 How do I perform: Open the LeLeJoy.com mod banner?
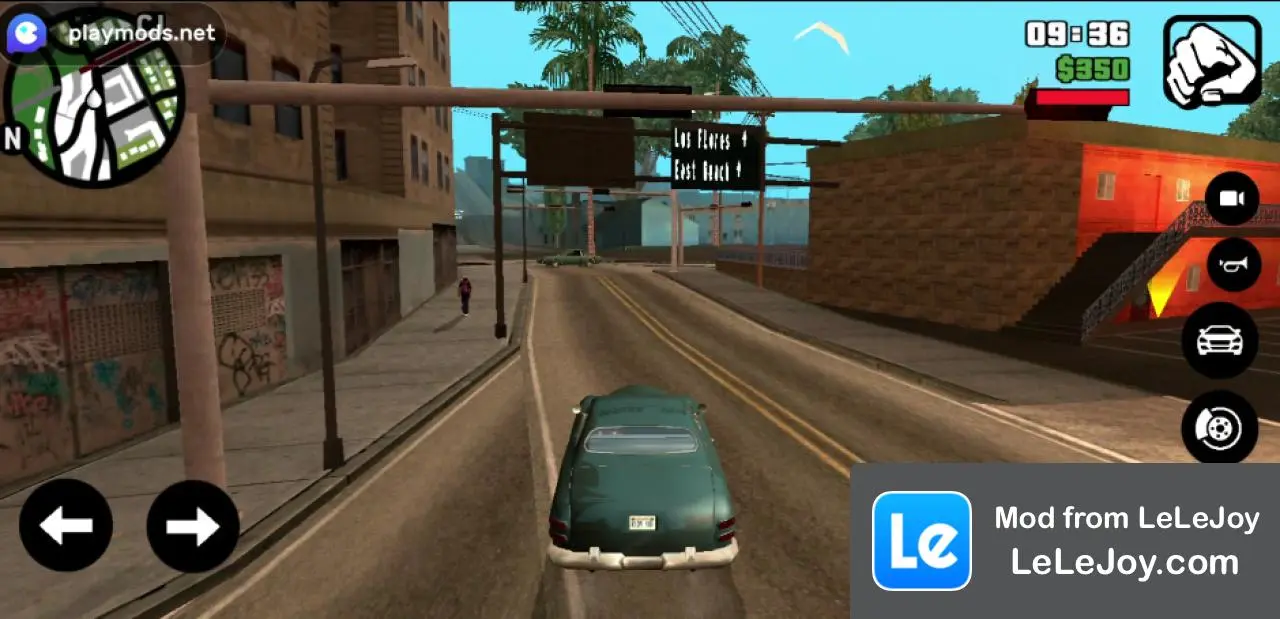click(1065, 541)
